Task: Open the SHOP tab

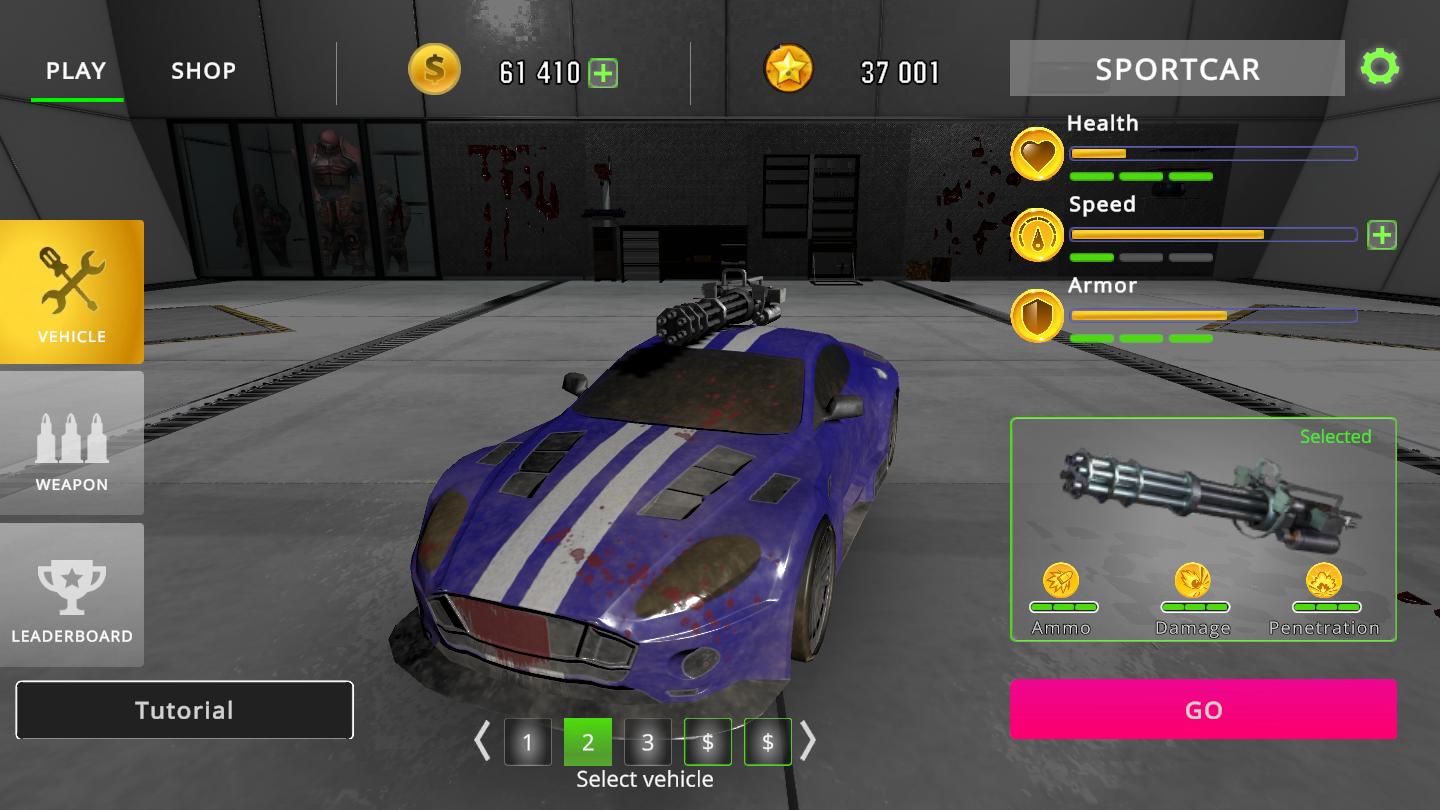Action: [203, 71]
